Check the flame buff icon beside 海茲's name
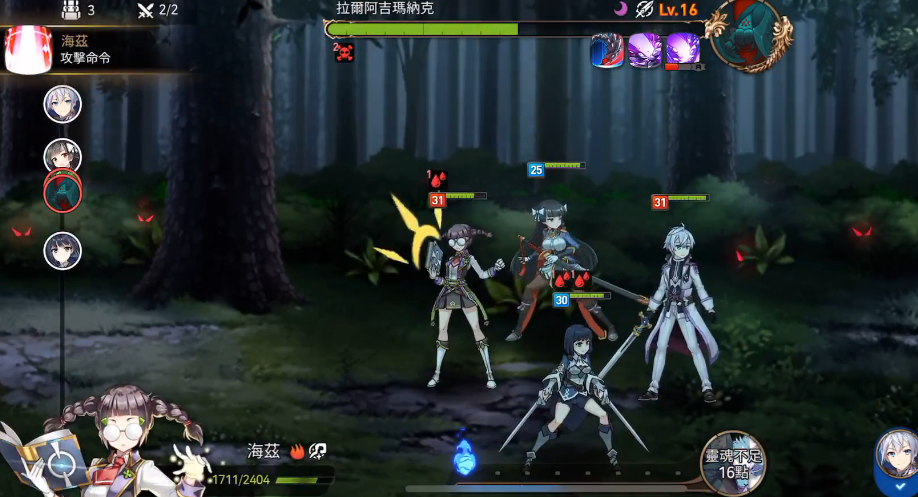Image resolution: width=918 pixels, height=497 pixels. tap(297, 452)
